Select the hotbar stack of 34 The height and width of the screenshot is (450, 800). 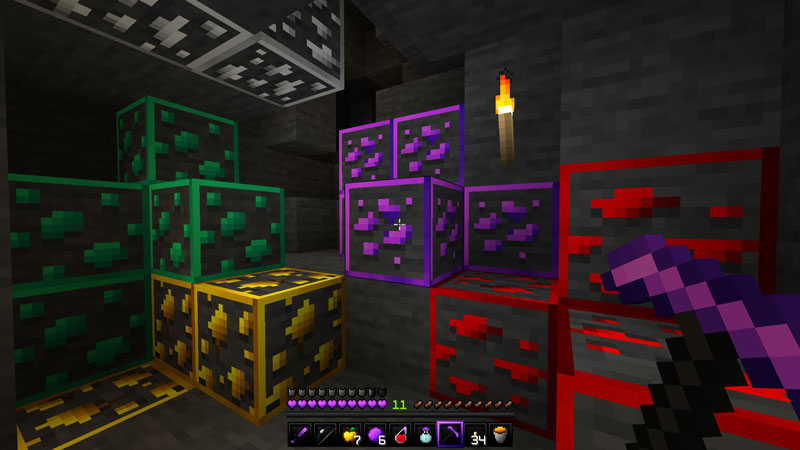[x=475, y=434]
